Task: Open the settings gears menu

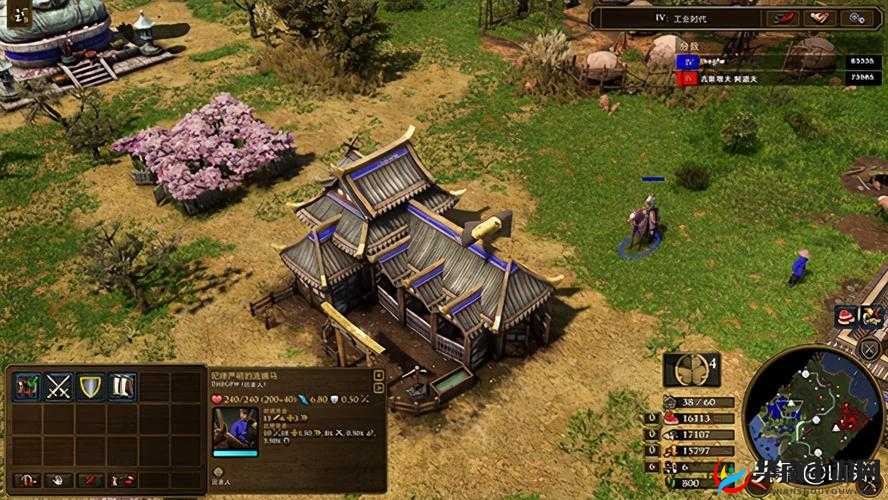Action: (x=857, y=17)
